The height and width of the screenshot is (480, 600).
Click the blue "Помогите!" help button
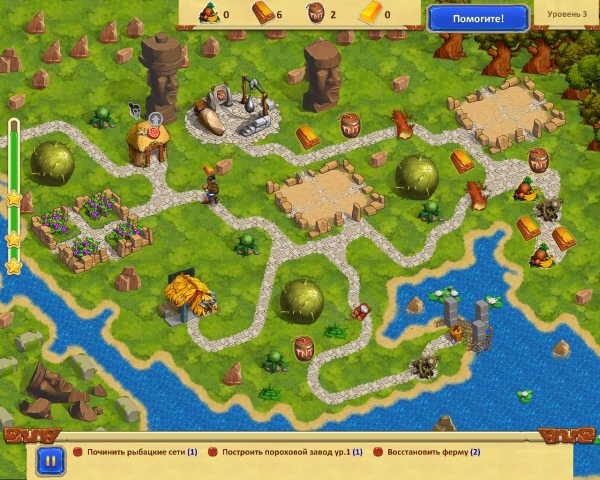click(478, 17)
